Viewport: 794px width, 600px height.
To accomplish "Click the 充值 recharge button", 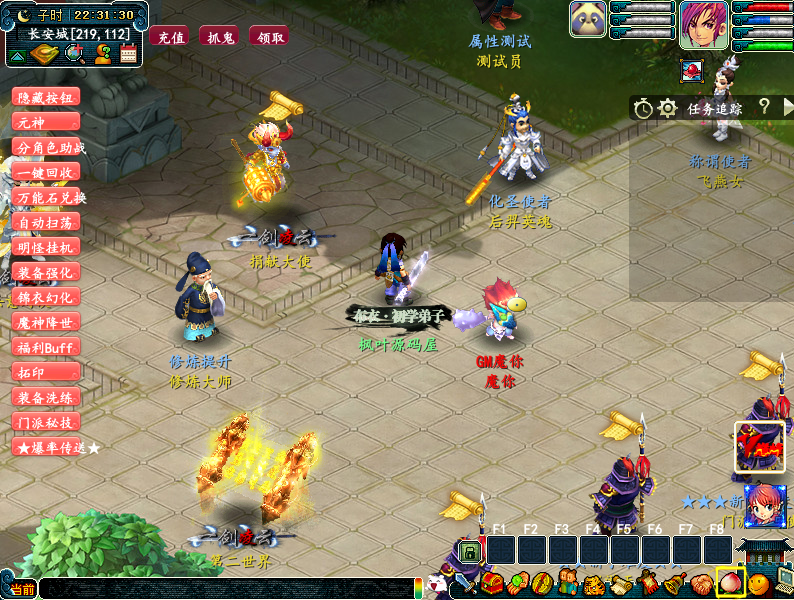I will pyautogui.click(x=171, y=37).
